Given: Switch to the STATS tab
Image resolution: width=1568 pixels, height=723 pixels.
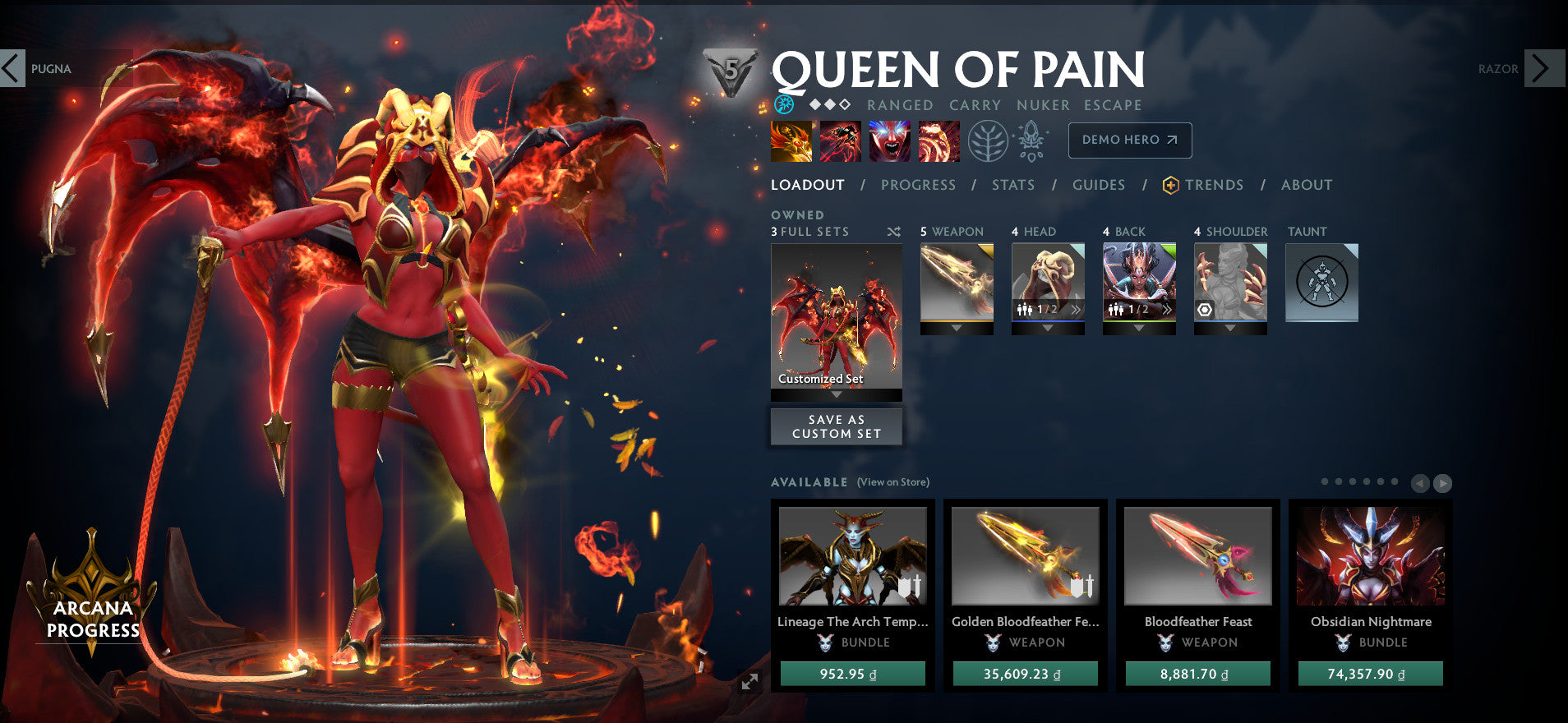Looking at the screenshot, I should pyautogui.click(x=1013, y=185).
